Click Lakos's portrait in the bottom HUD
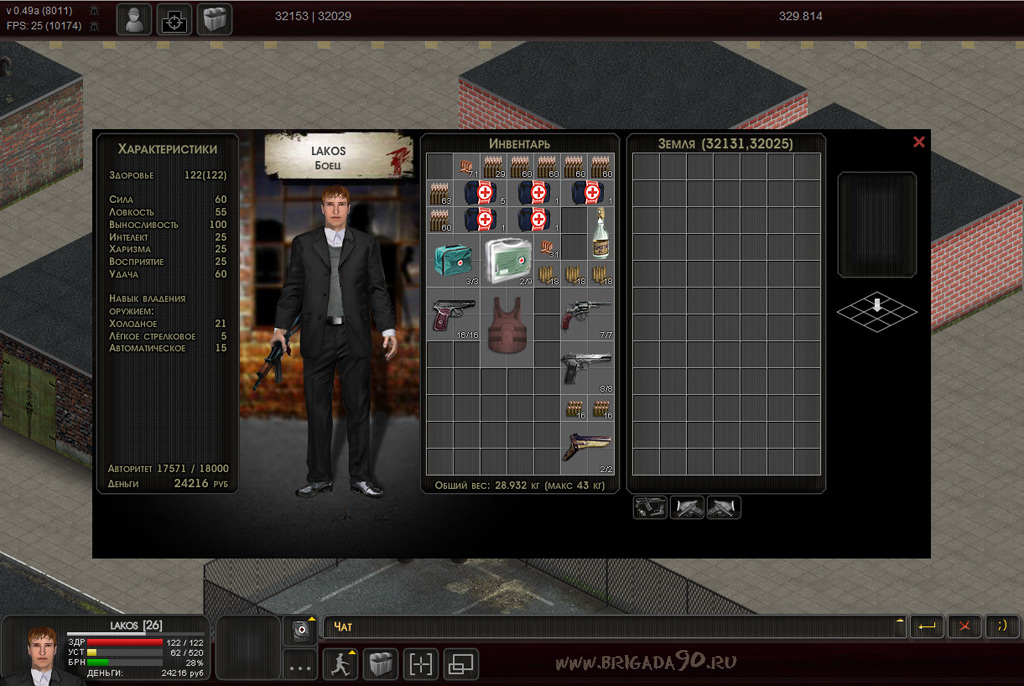The image size is (1024, 686). tap(41, 655)
